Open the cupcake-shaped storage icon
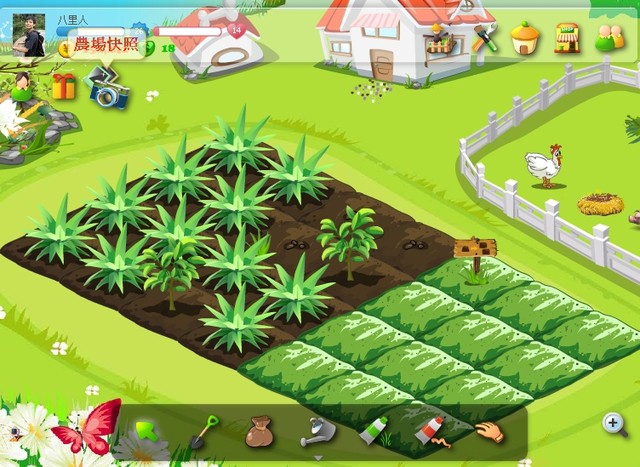Viewport: 640px width, 467px height. [524, 38]
